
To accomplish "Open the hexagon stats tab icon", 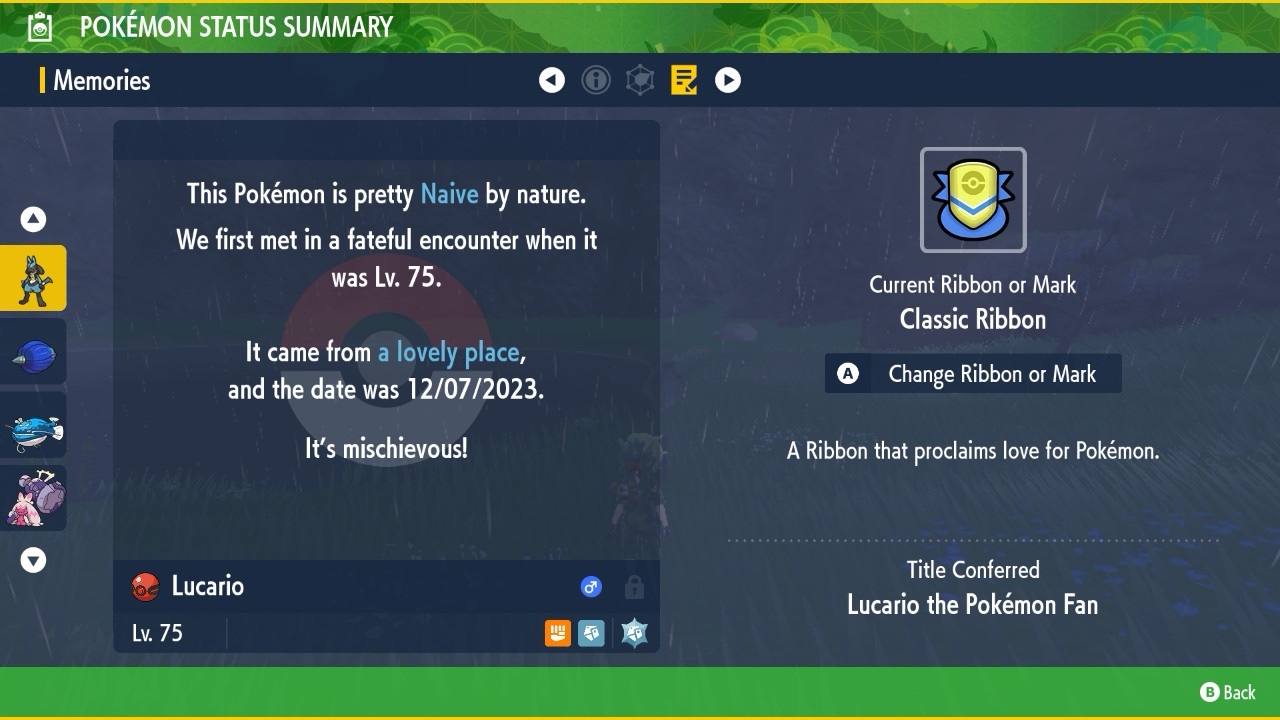I will 640,80.
